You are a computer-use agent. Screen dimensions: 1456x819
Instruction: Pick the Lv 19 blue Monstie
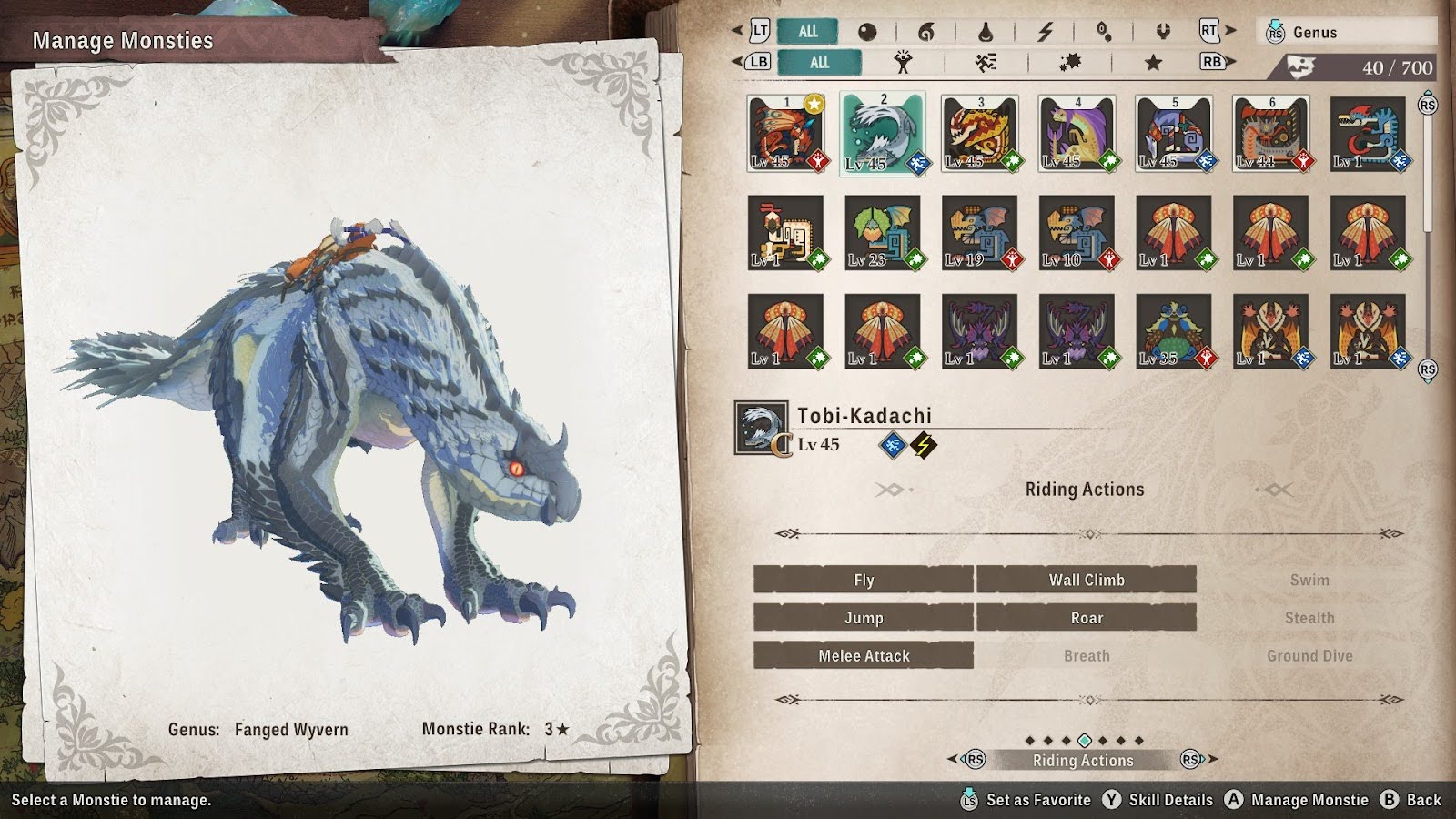pos(979,233)
